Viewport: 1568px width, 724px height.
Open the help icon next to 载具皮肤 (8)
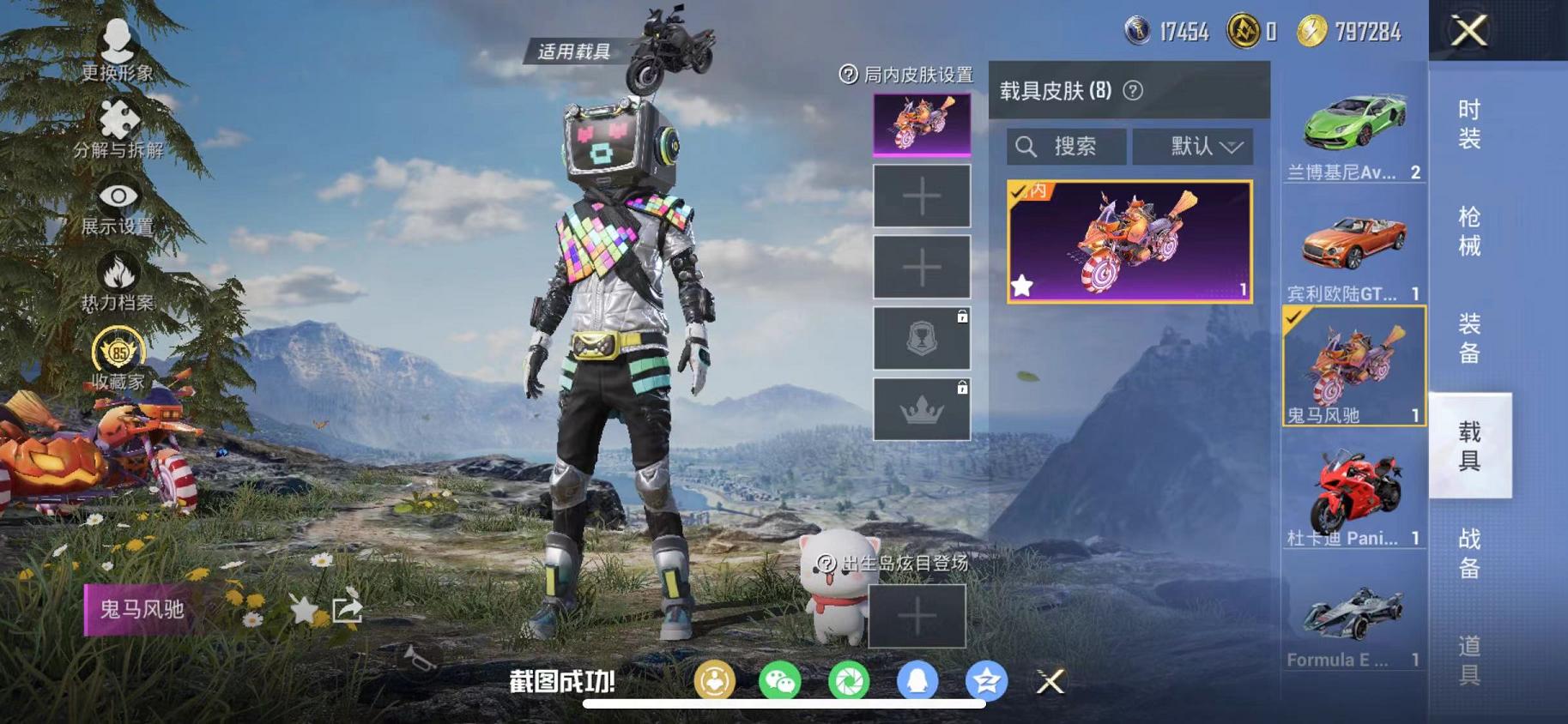1132,89
